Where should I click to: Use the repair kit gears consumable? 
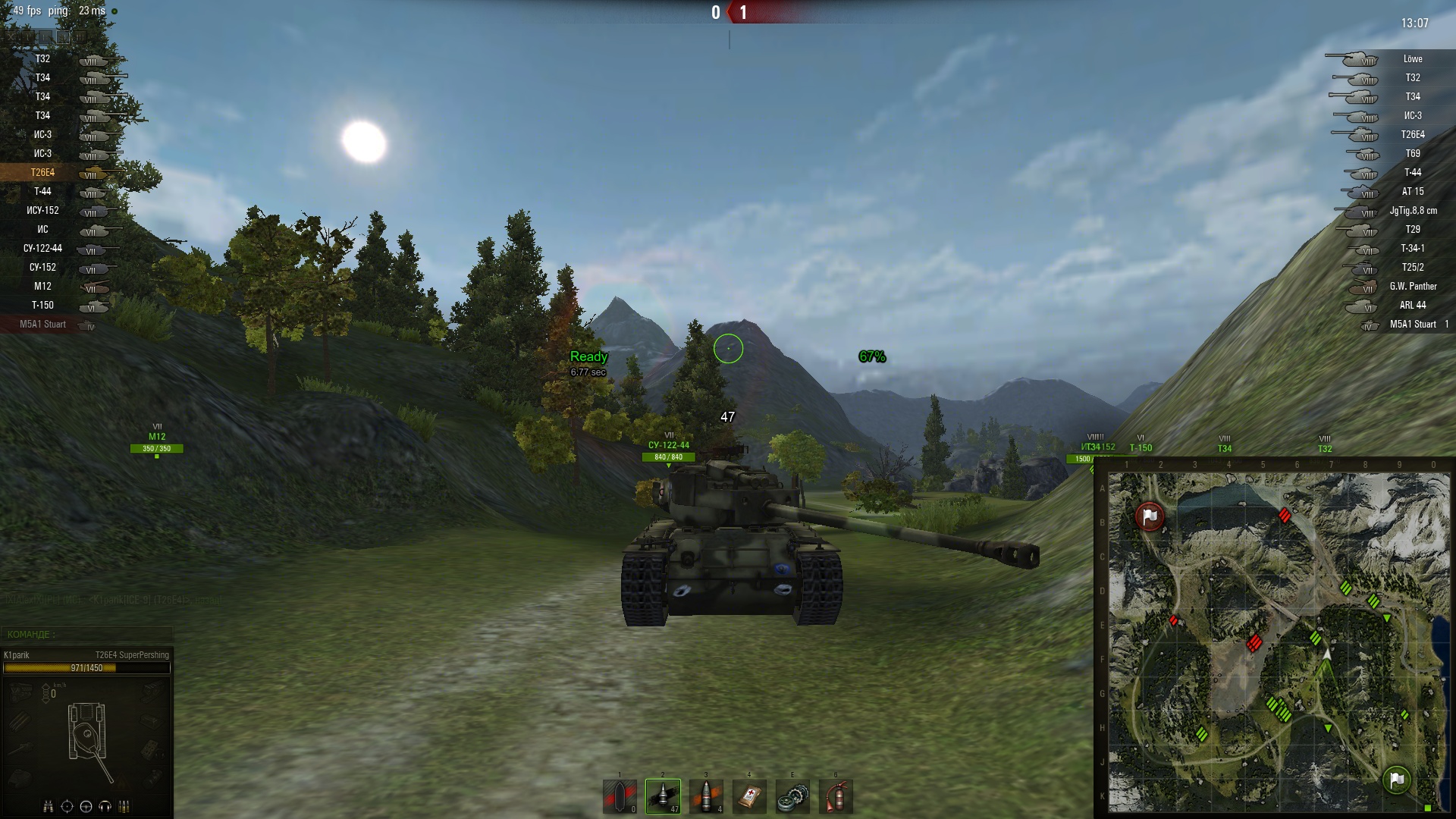coord(792,796)
